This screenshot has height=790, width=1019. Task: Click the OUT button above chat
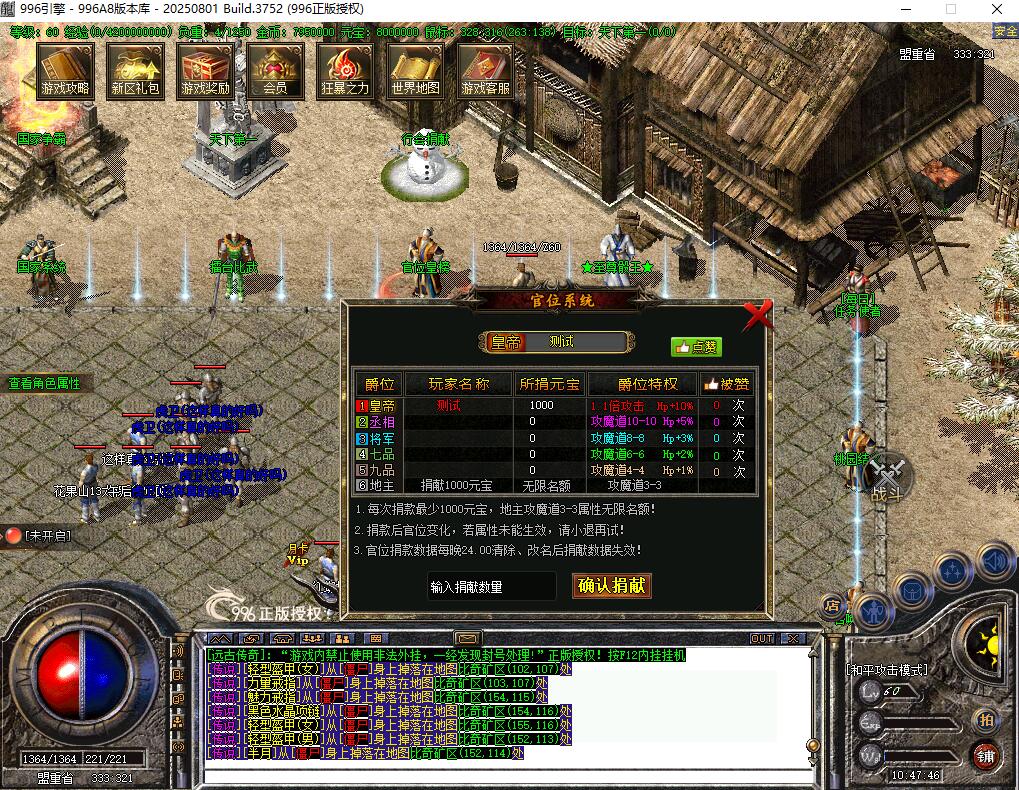click(x=762, y=638)
